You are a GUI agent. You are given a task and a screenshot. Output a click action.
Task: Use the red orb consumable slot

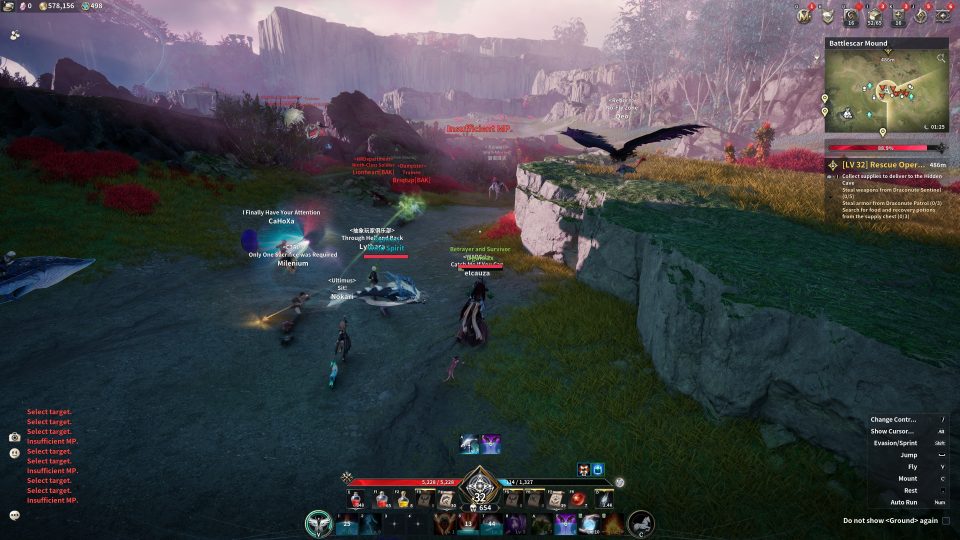click(578, 499)
